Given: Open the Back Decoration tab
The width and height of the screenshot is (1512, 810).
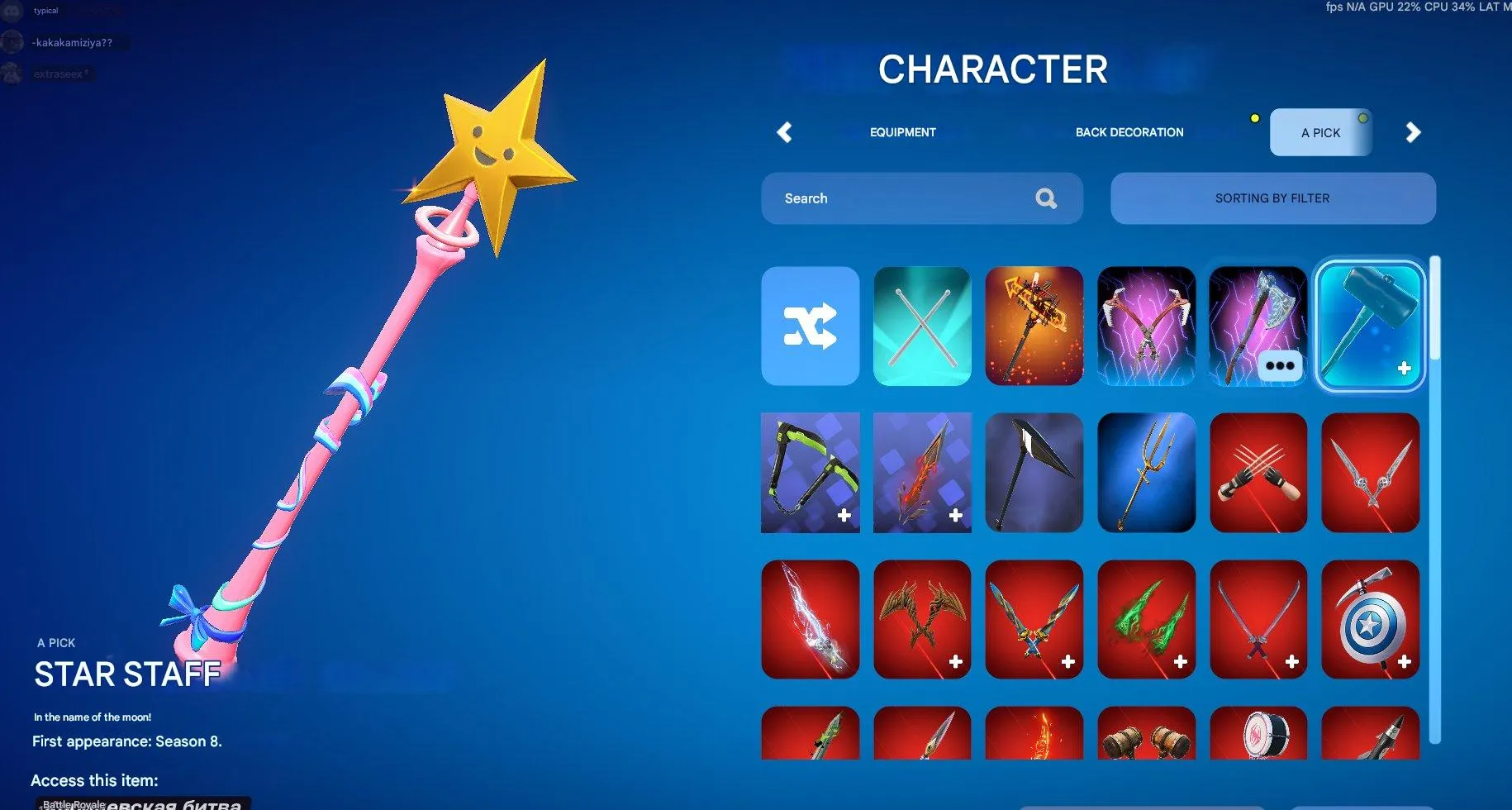Looking at the screenshot, I should 1129,132.
